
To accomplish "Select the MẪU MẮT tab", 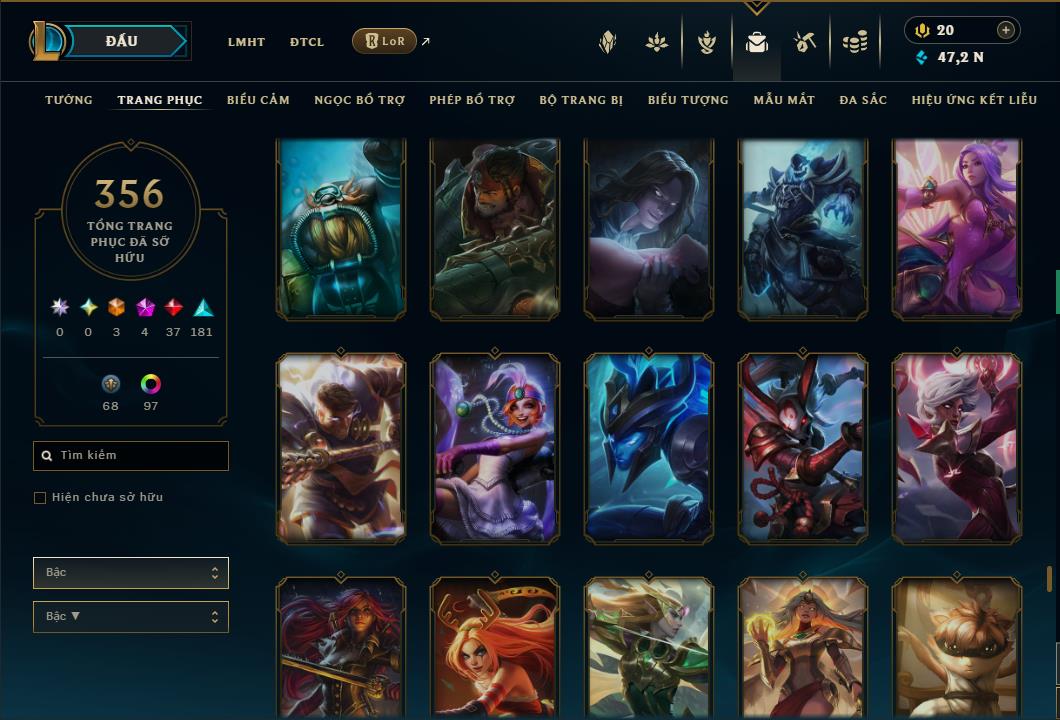I will pyautogui.click(x=784, y=100).
